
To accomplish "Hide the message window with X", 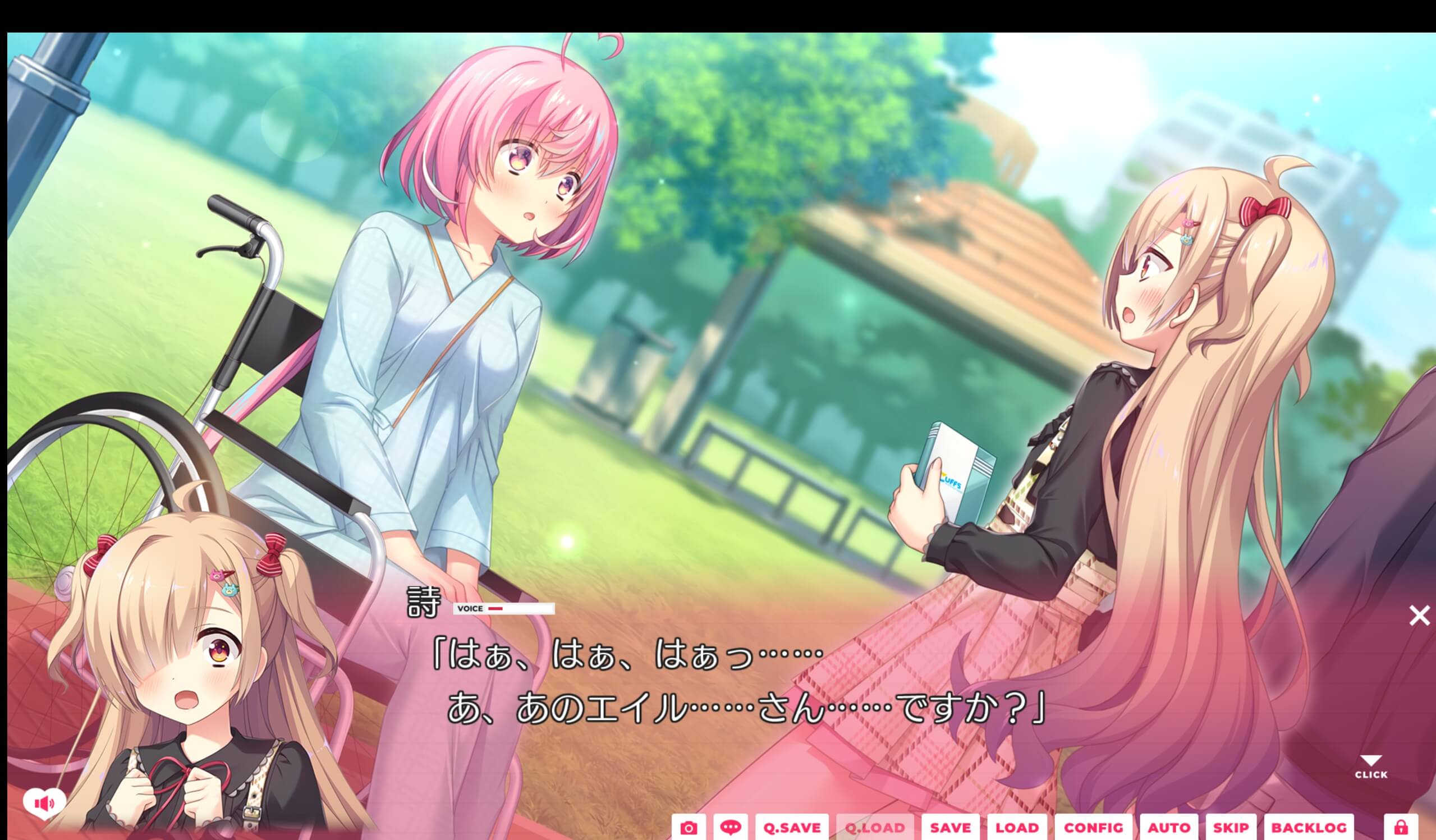I will pos(1419,616).
